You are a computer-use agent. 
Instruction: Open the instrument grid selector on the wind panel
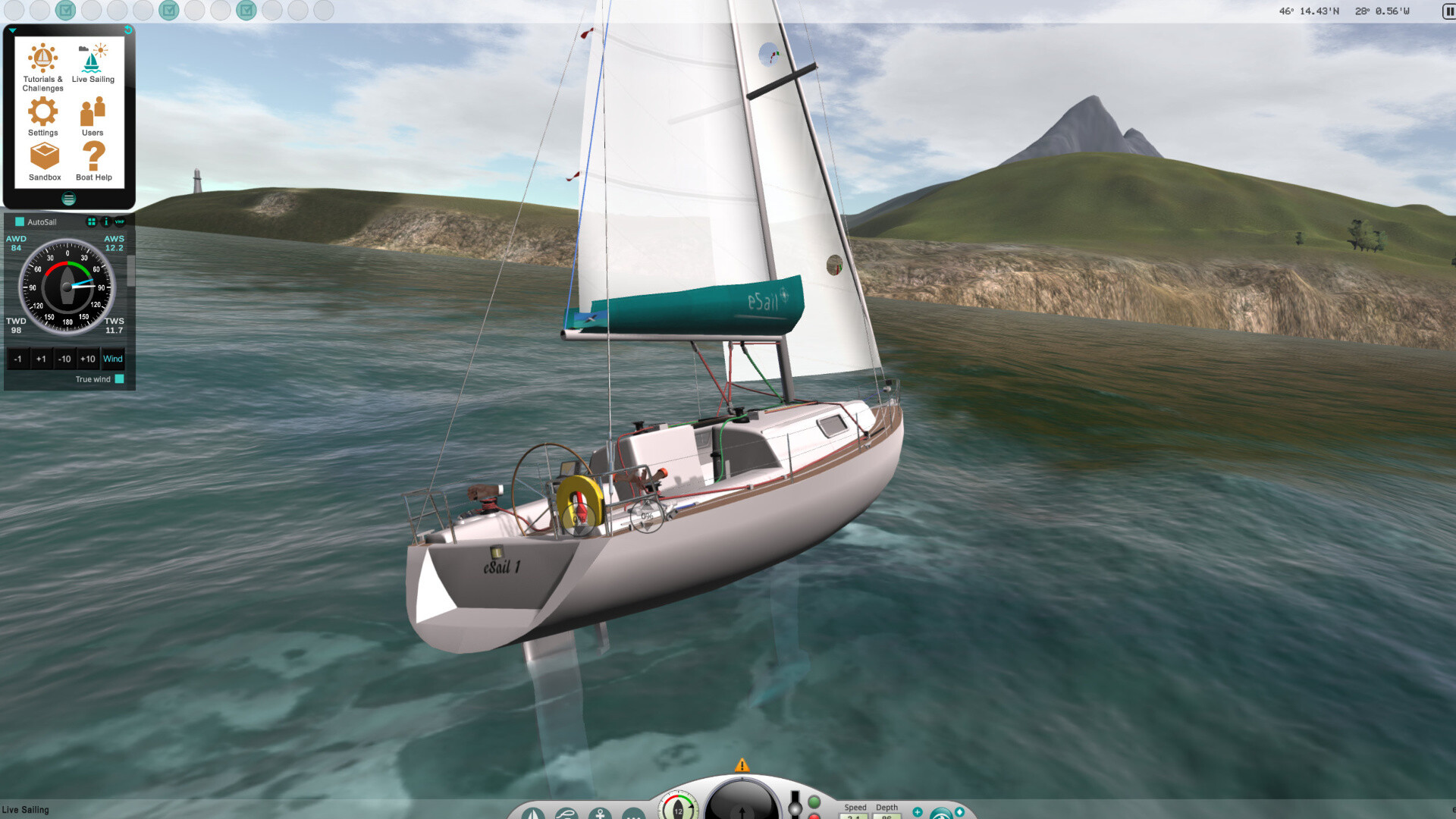pos(91,222)
